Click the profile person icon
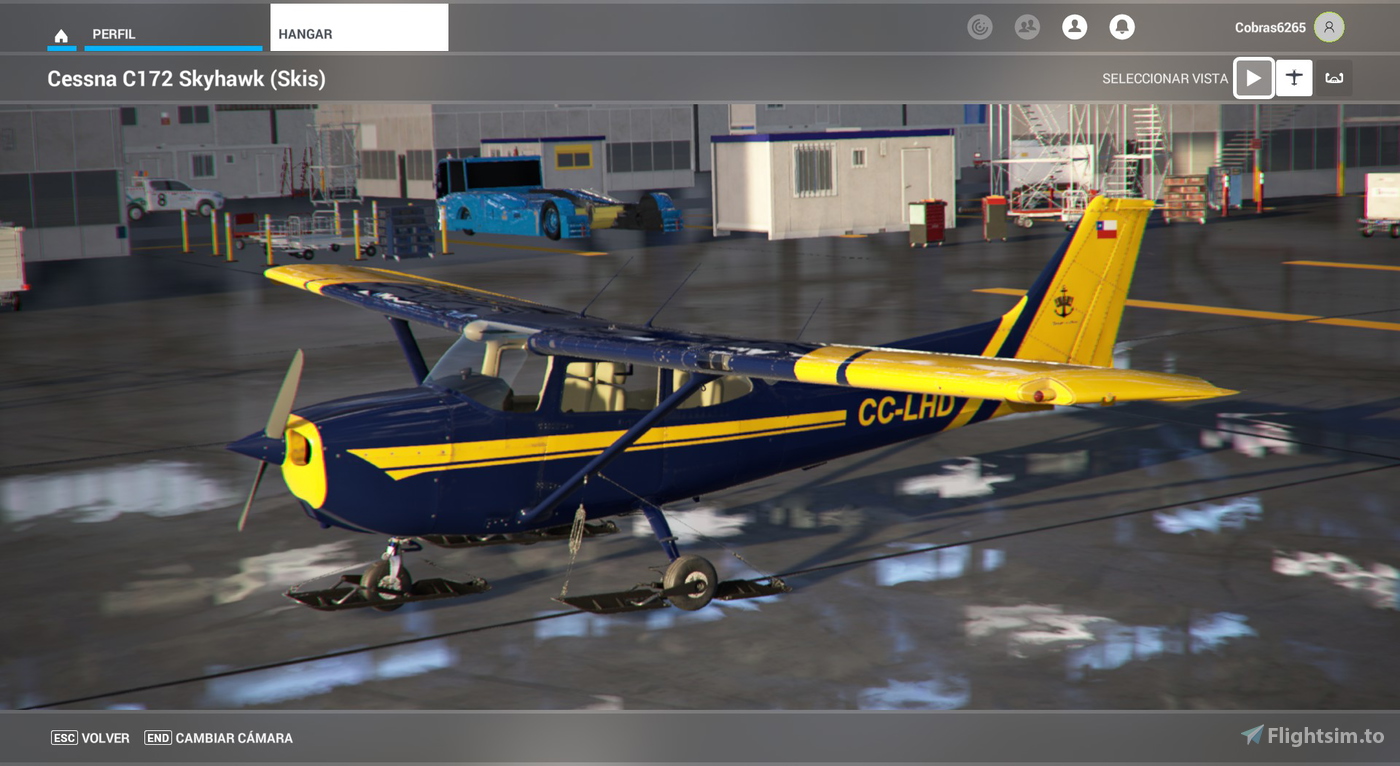The width and height of the screenshot is (1400, 766). click(1075, 27)
